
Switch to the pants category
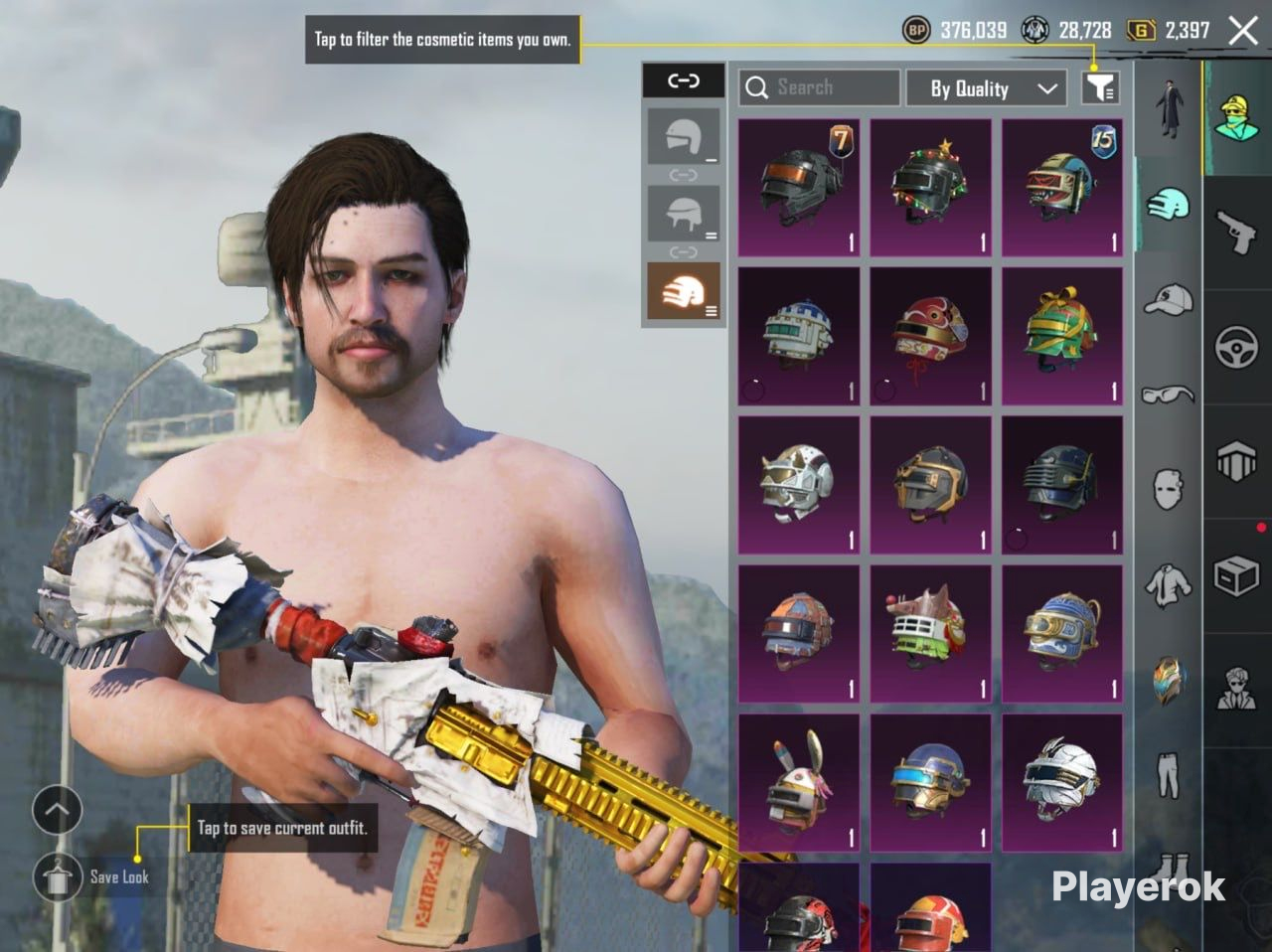(x=1168, y=773)
